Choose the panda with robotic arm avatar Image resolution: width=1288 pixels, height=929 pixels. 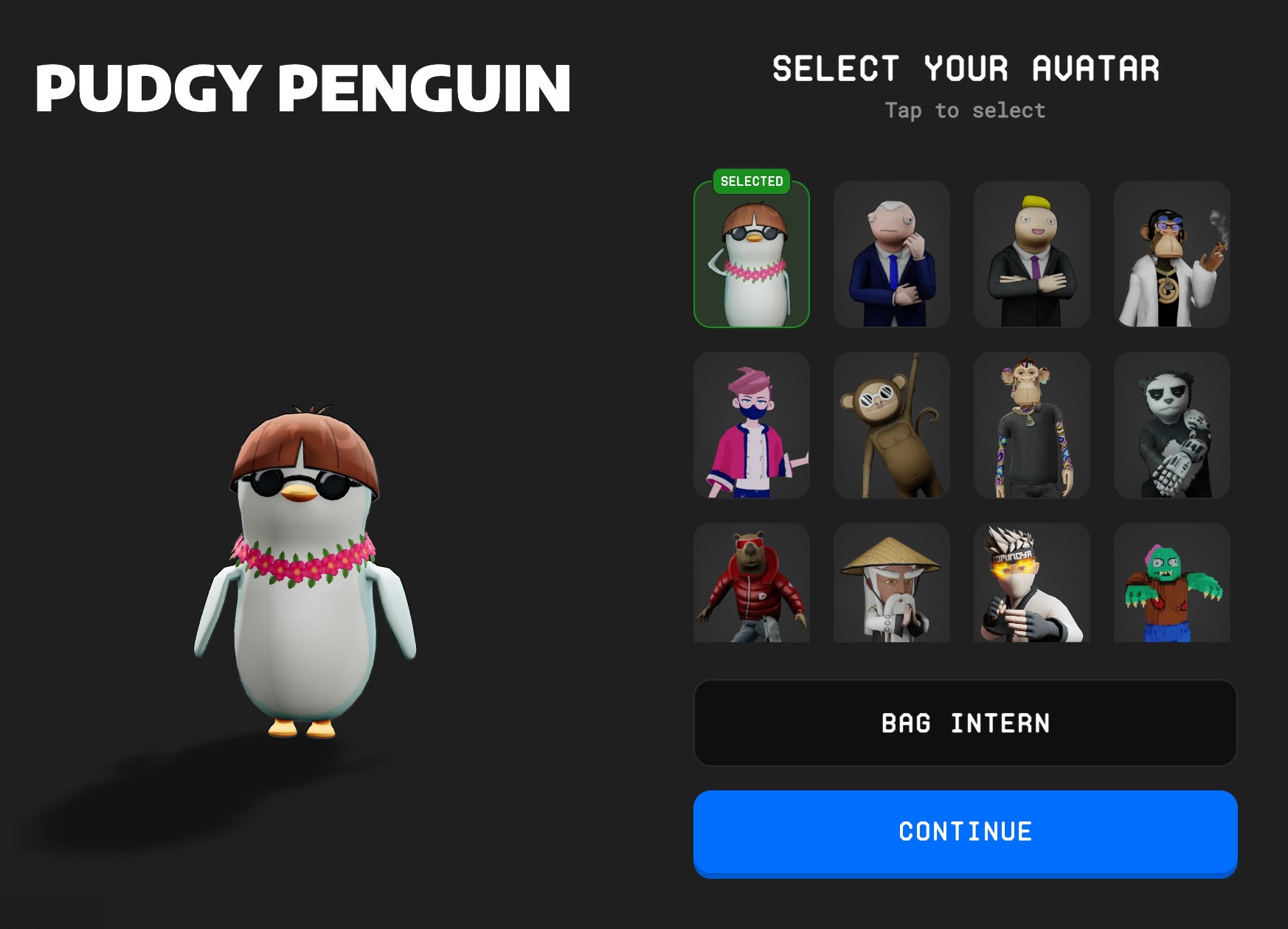tap(1171, 425)
